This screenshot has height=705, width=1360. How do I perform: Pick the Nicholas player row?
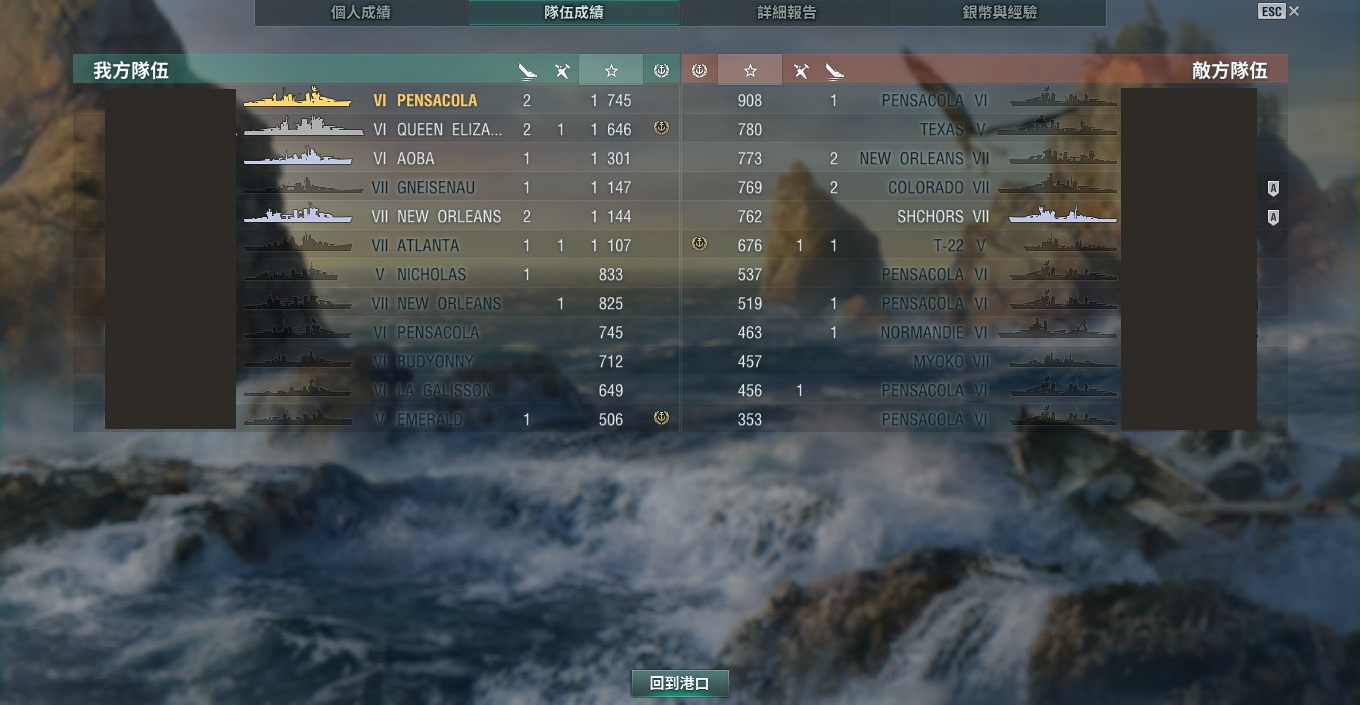tap(431, 274)
